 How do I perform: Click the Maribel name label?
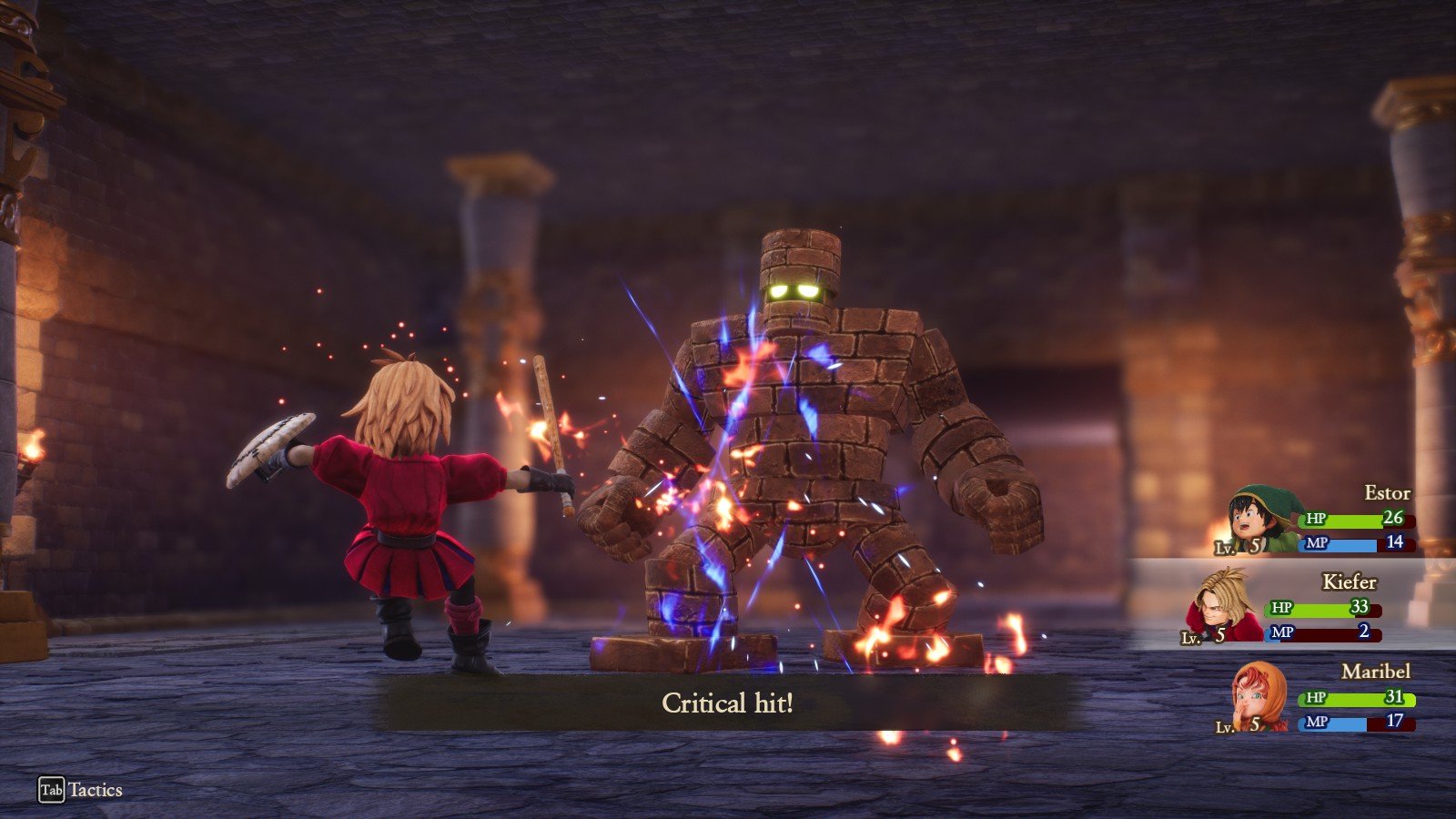[x=1377, y=671]
